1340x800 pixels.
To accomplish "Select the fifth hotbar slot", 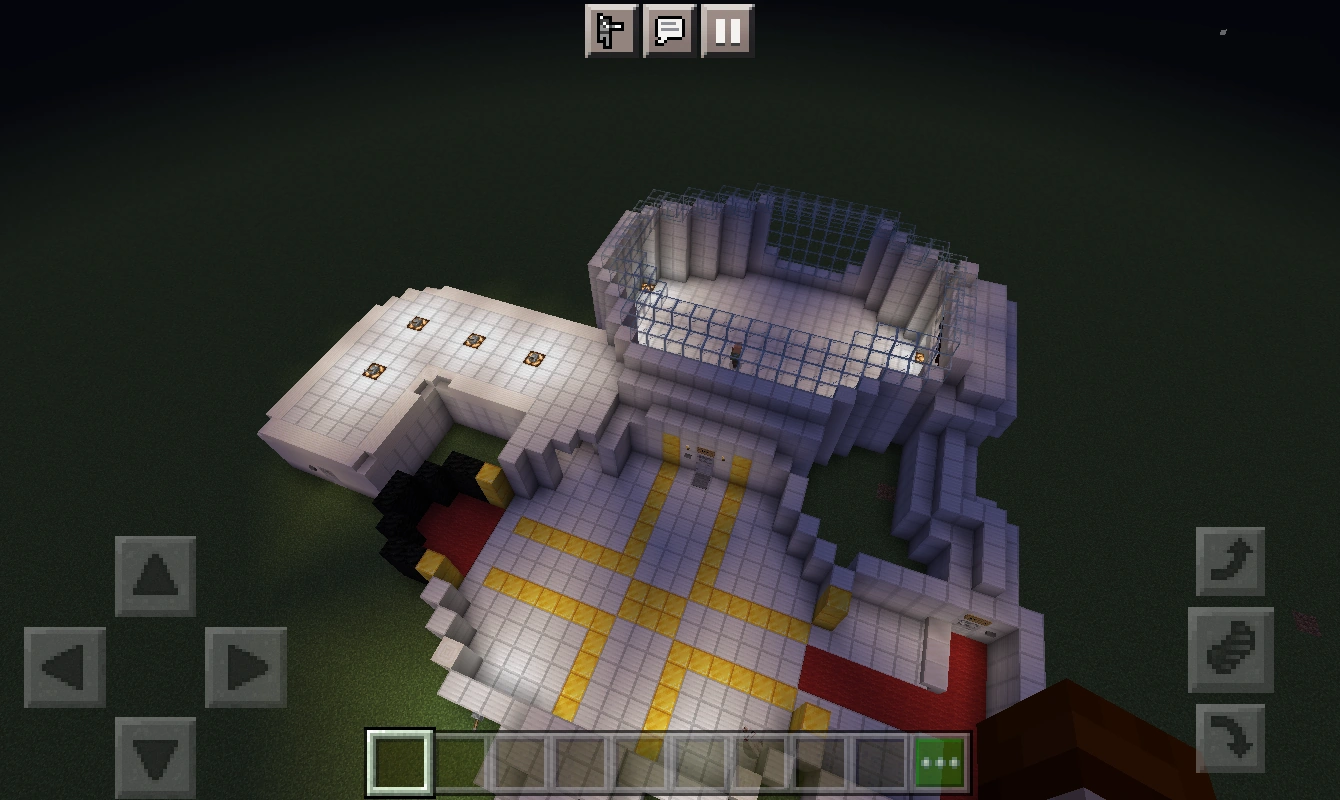I will 641,761.
